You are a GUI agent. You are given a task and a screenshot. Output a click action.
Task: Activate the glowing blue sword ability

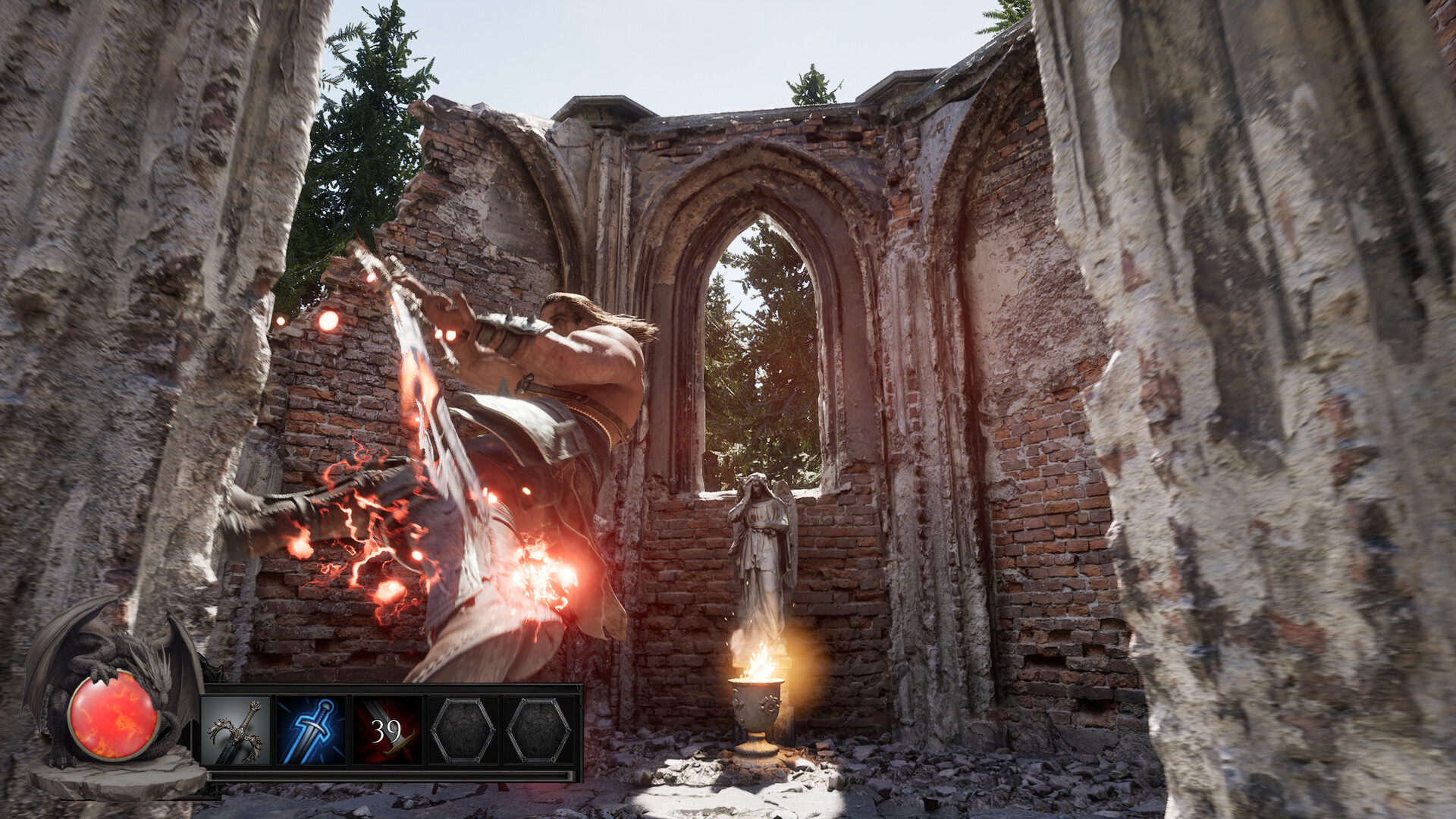(311, 731)
